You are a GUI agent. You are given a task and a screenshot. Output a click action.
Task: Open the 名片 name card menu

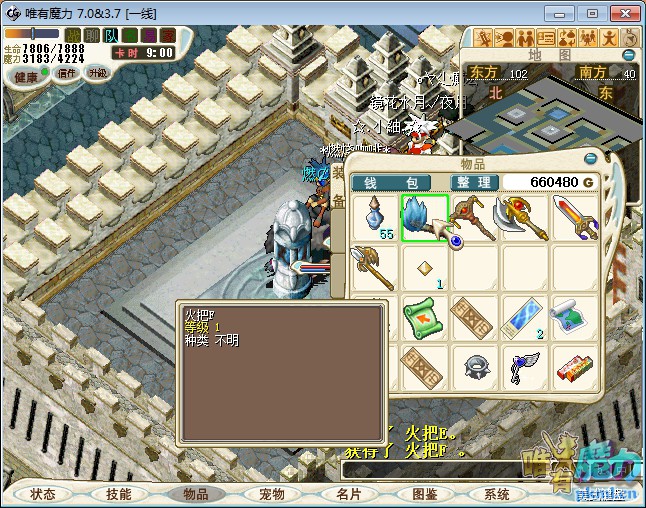pyautogui.click(x=348, y=494)
